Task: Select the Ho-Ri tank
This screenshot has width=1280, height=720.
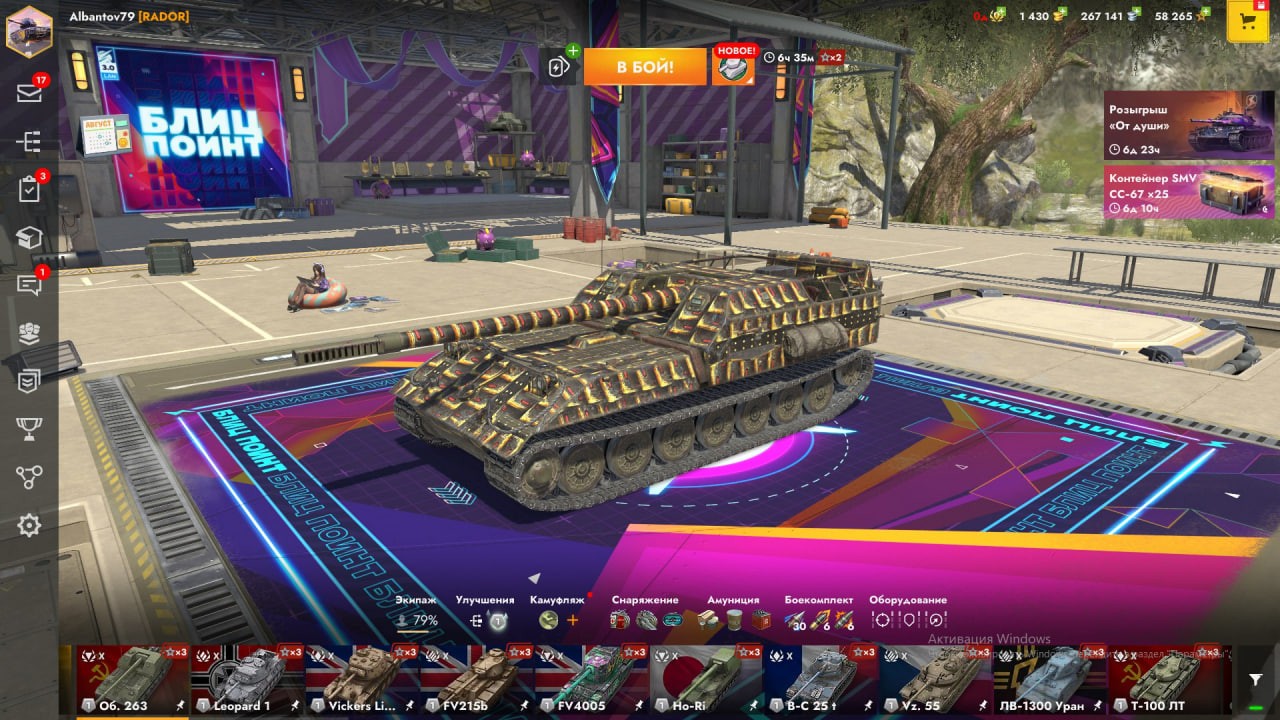Action: coord(706,680)
